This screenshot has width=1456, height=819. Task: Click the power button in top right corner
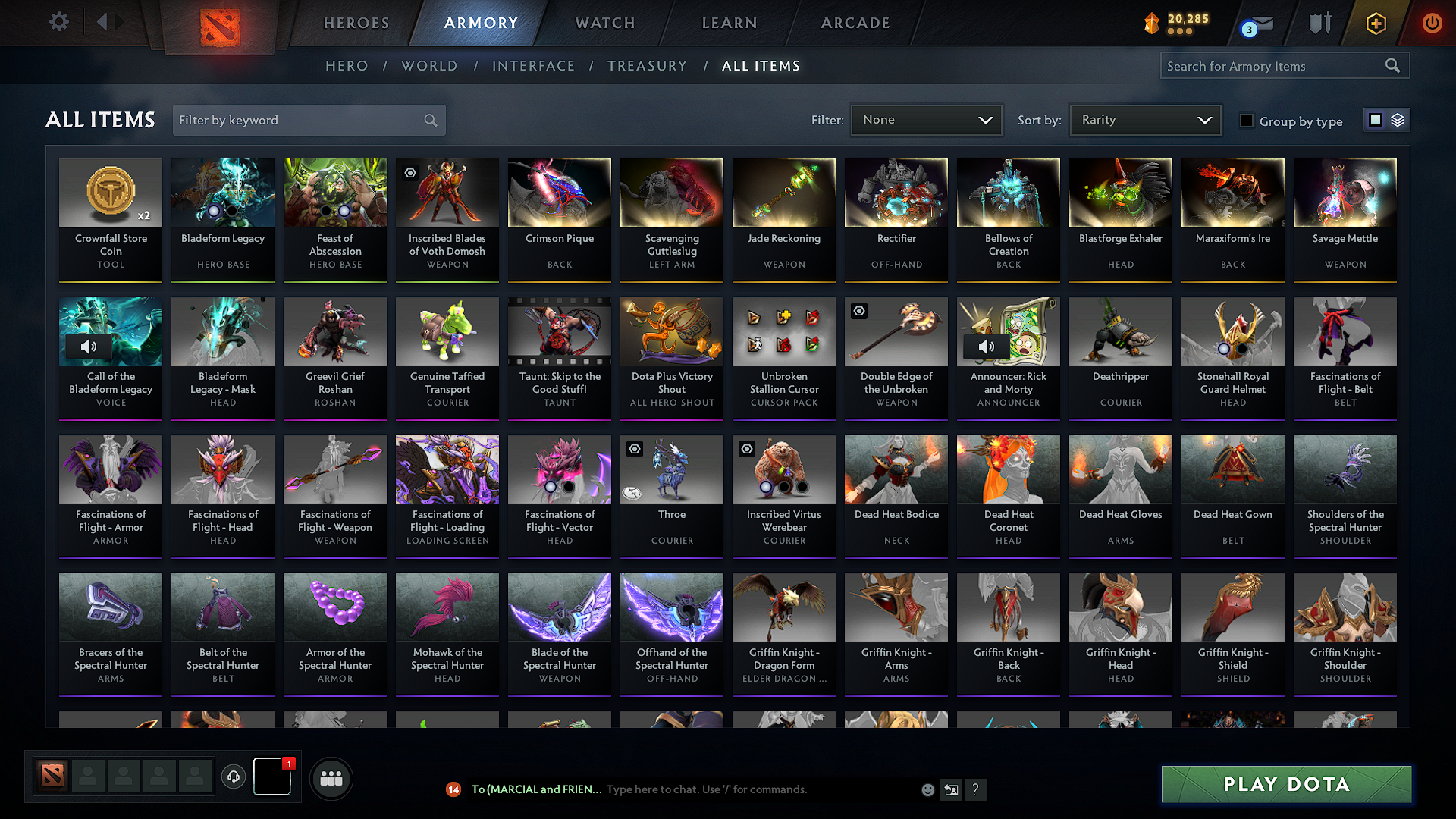(x=1432, y=23)
